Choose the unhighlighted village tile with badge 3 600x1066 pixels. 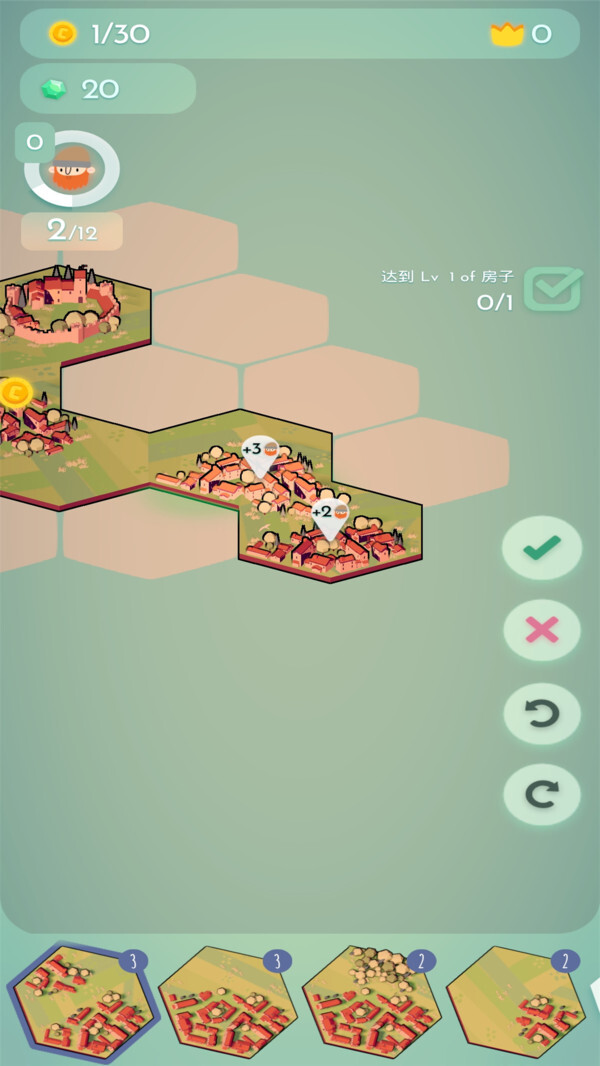pyautogui.click(x=227, y=1003)
